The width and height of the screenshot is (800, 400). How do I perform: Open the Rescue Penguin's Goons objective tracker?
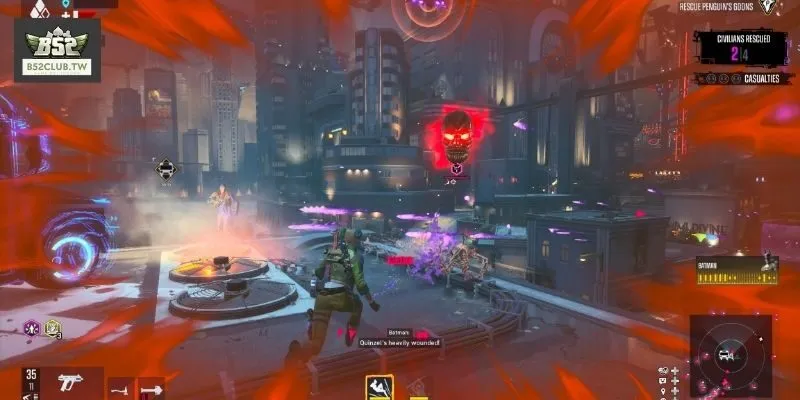tap(718, 7)
